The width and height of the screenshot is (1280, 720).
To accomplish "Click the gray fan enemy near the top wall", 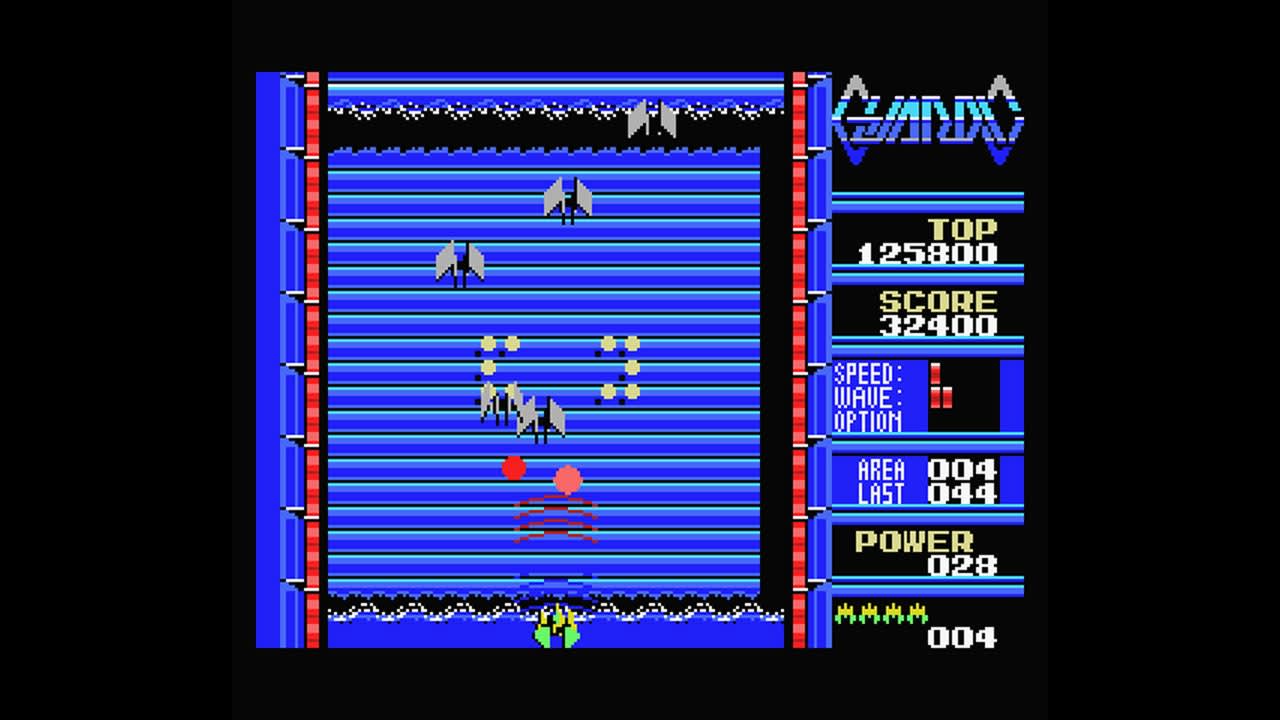I will click(x=650, y=120).
